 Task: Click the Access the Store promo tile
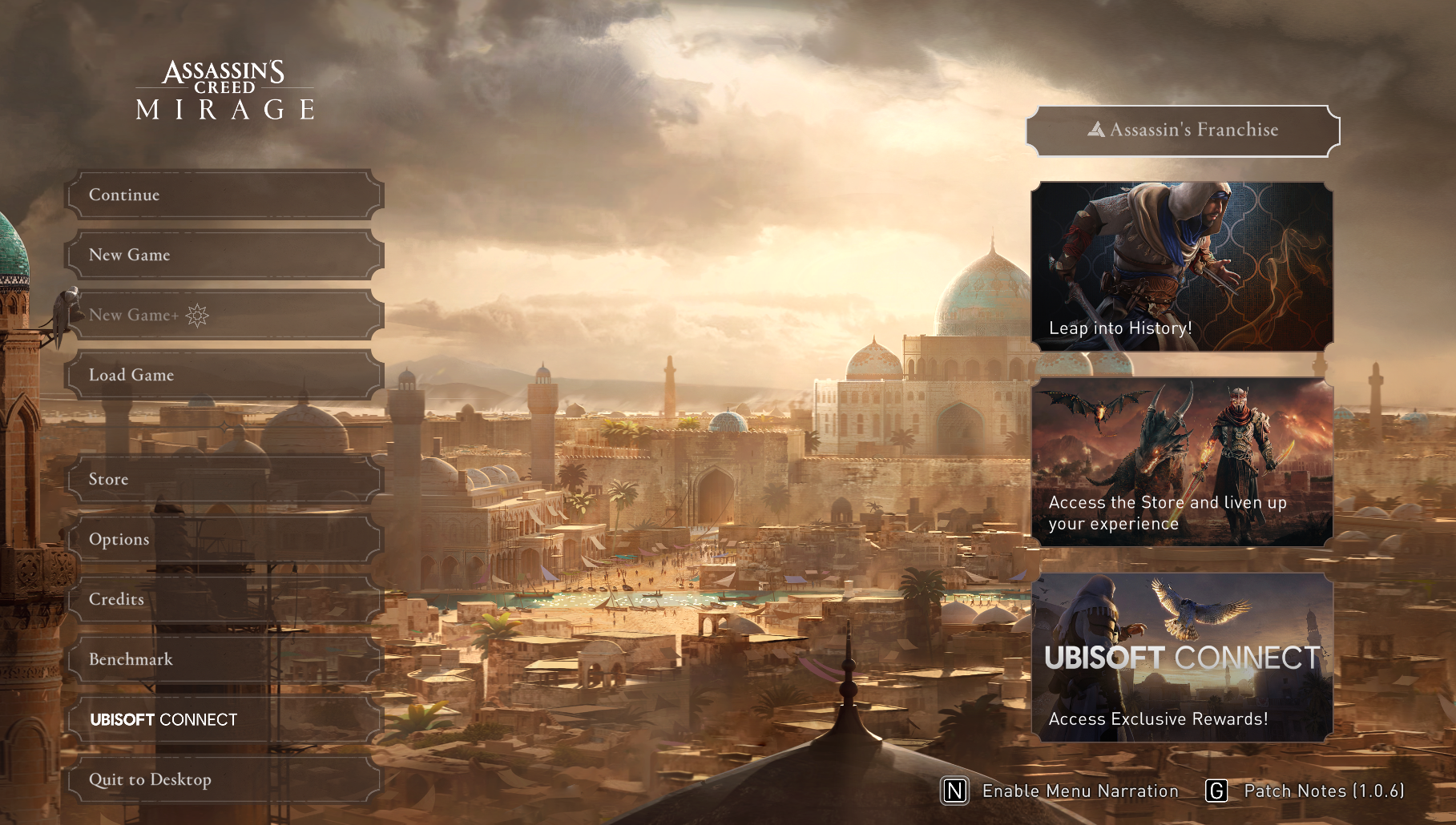pos(1182,463)
